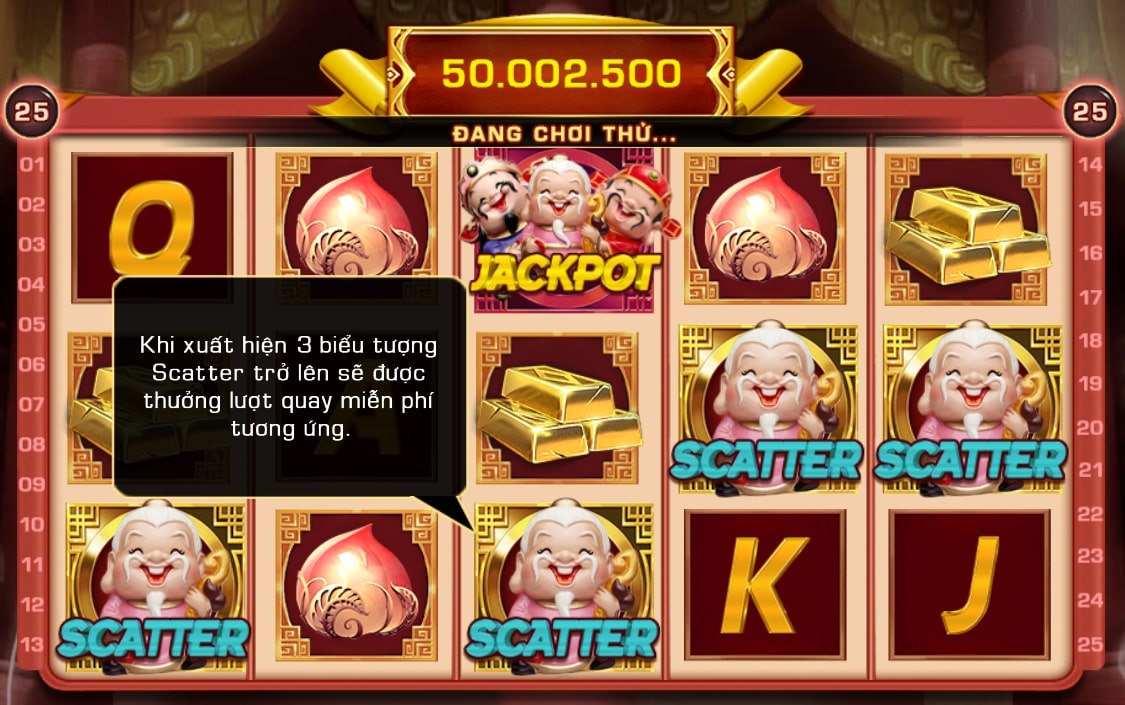The image size is (1125, 705).
Task: Select payline number 07
Action: (32, 404)
